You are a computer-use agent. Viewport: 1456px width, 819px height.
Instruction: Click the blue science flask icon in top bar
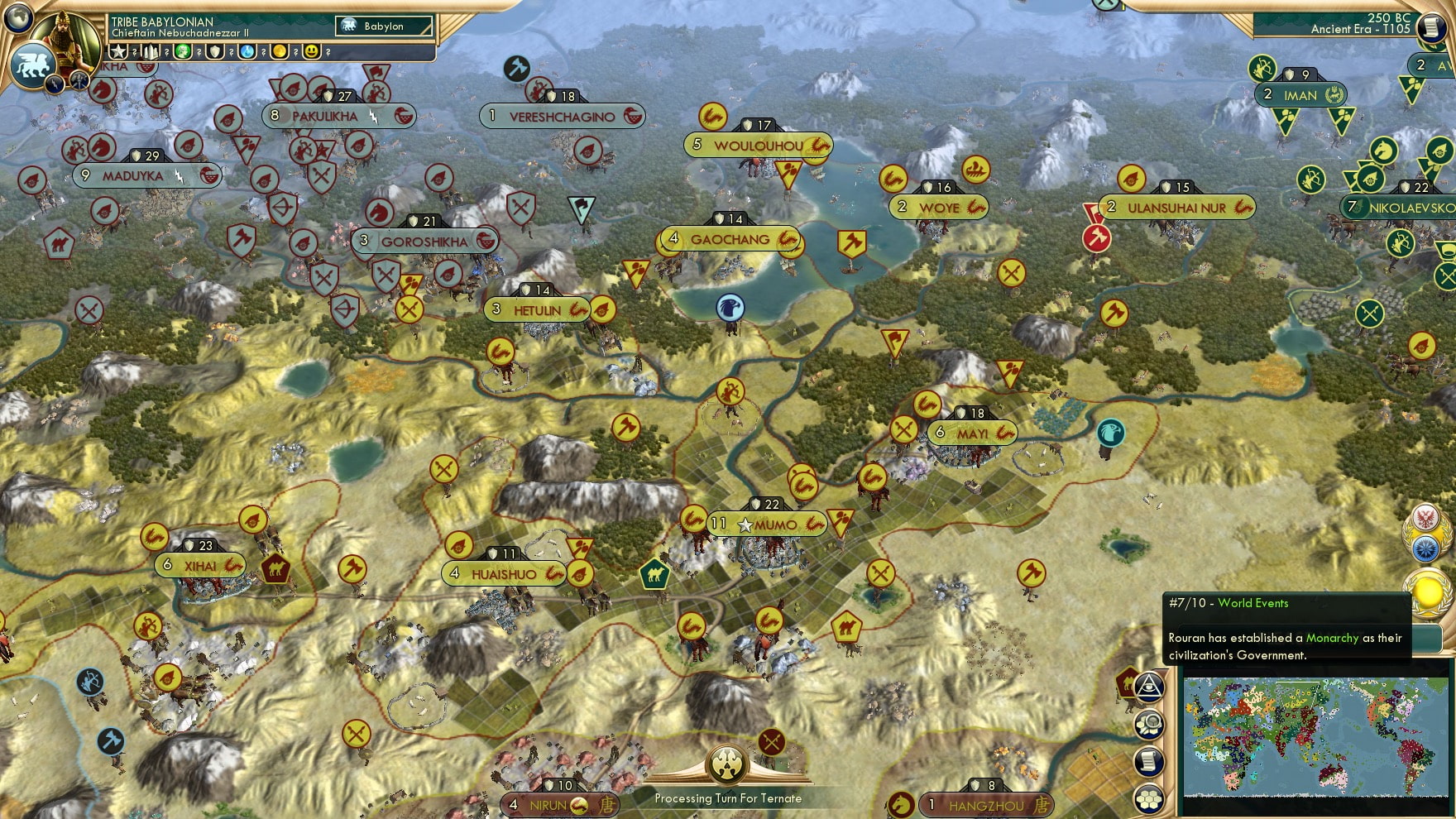(247, 52)
